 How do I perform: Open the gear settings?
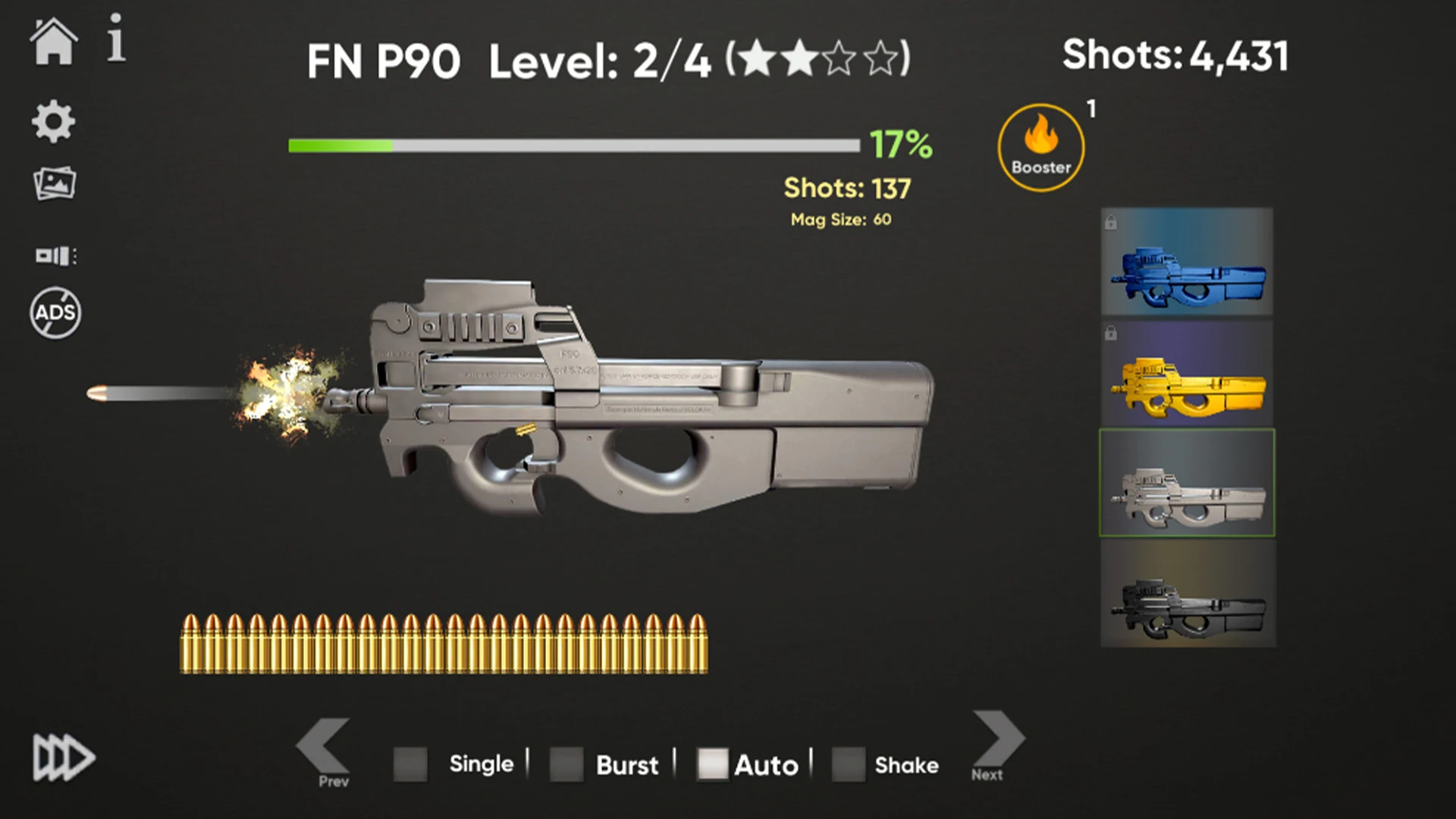point(53,121)
